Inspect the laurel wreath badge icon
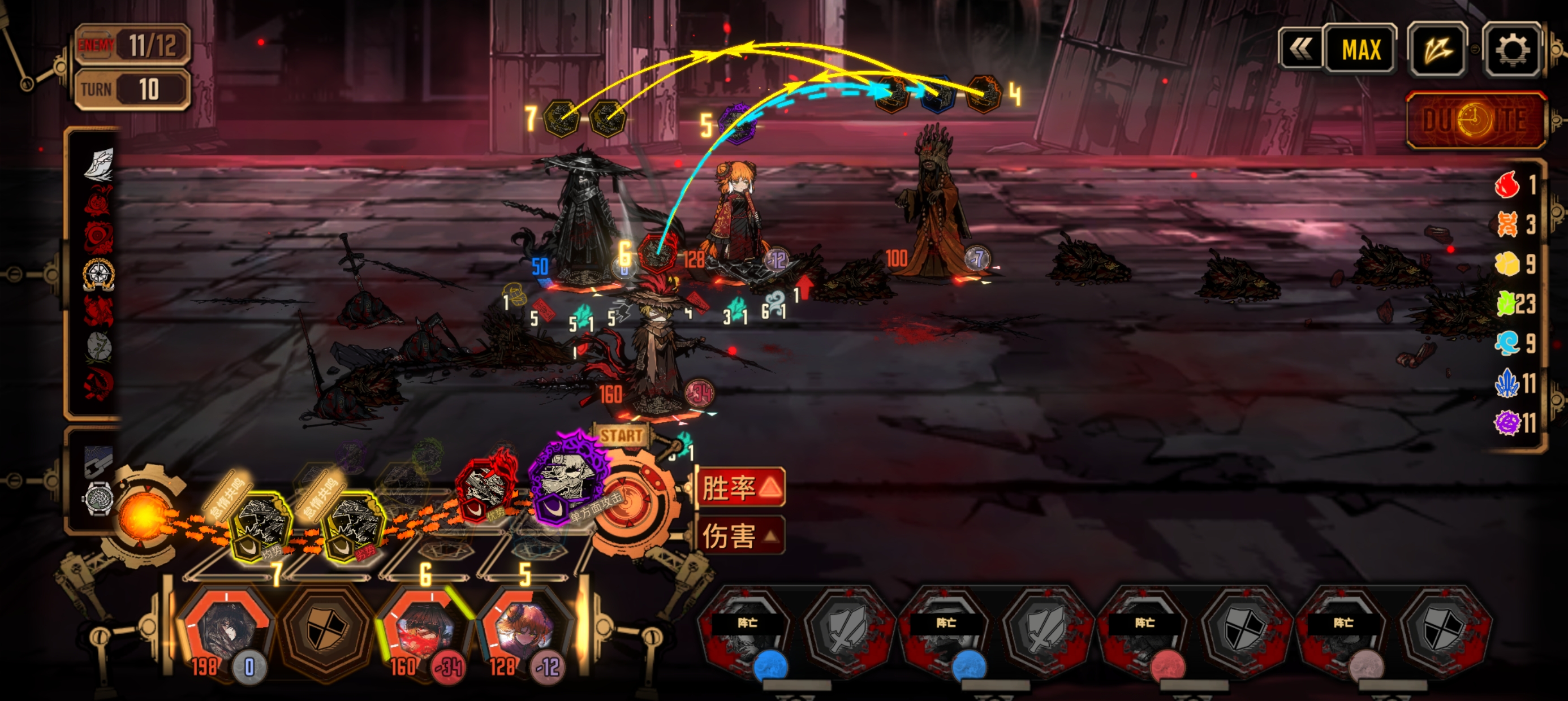This screenshot has height=701, width=1568. (x=98, y=274)
